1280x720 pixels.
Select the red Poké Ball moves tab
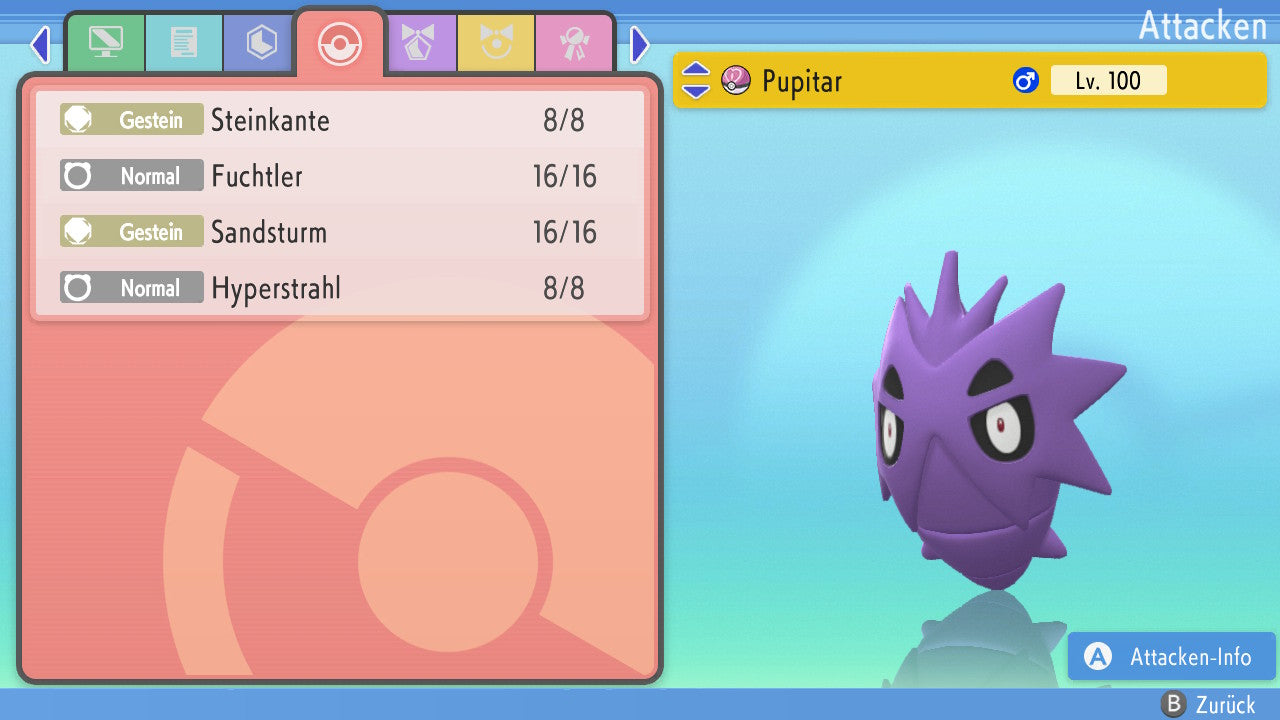(x=340, y=43)
